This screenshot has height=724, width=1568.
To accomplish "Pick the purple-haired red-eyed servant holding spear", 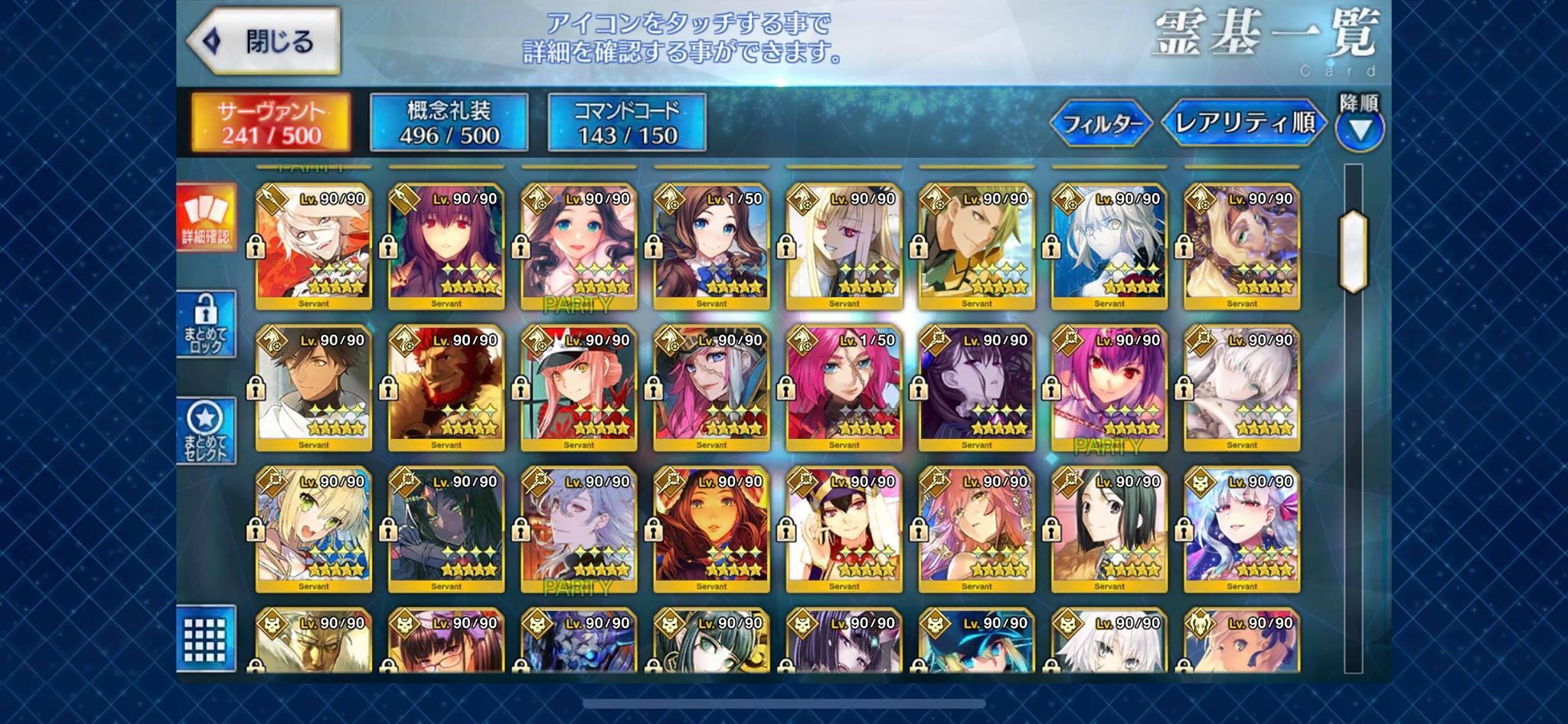I will pyautogui.click(x=446, y=246).
